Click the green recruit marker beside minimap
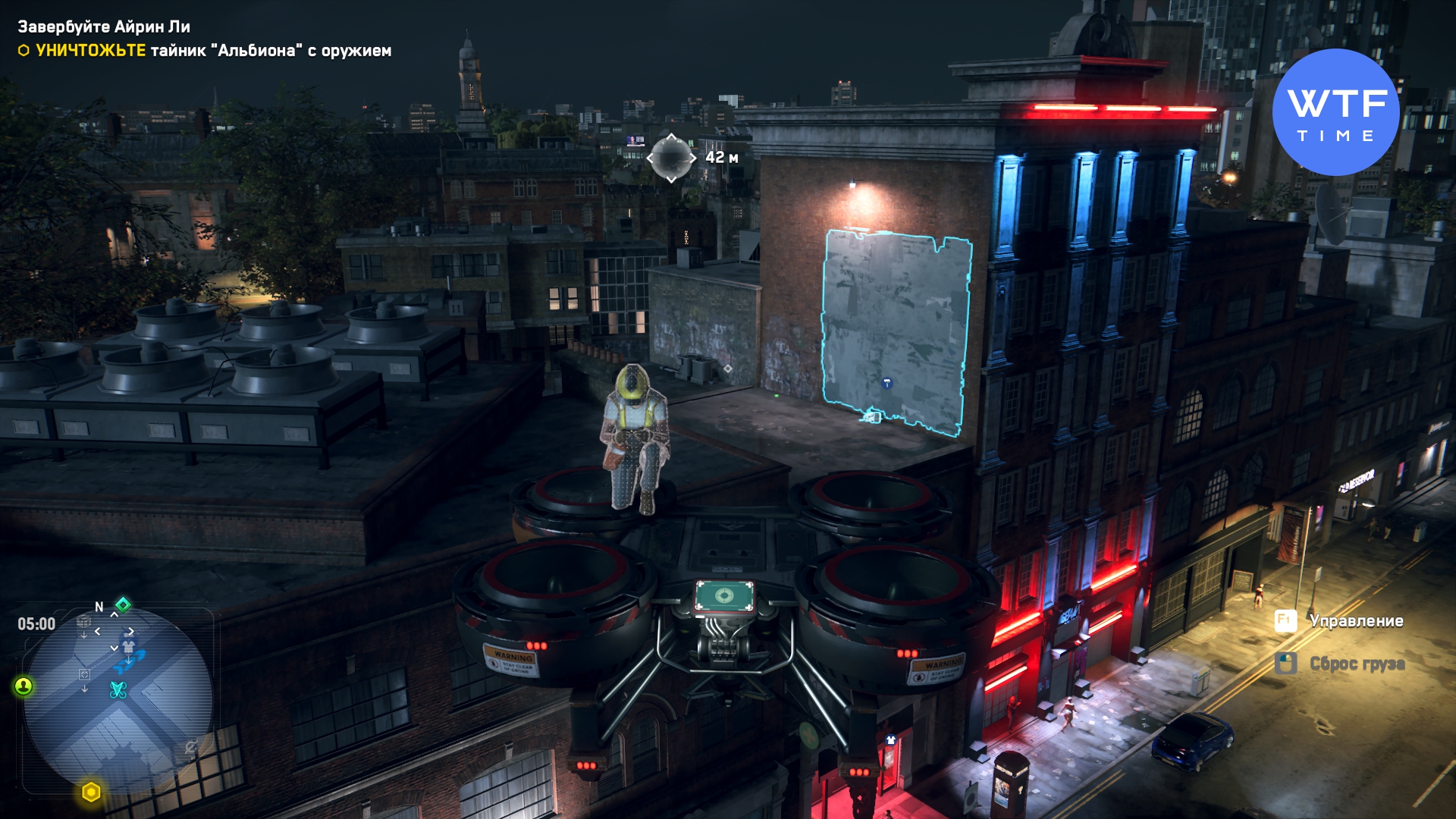Screen dimensions: 1456x819 point(24,686)
